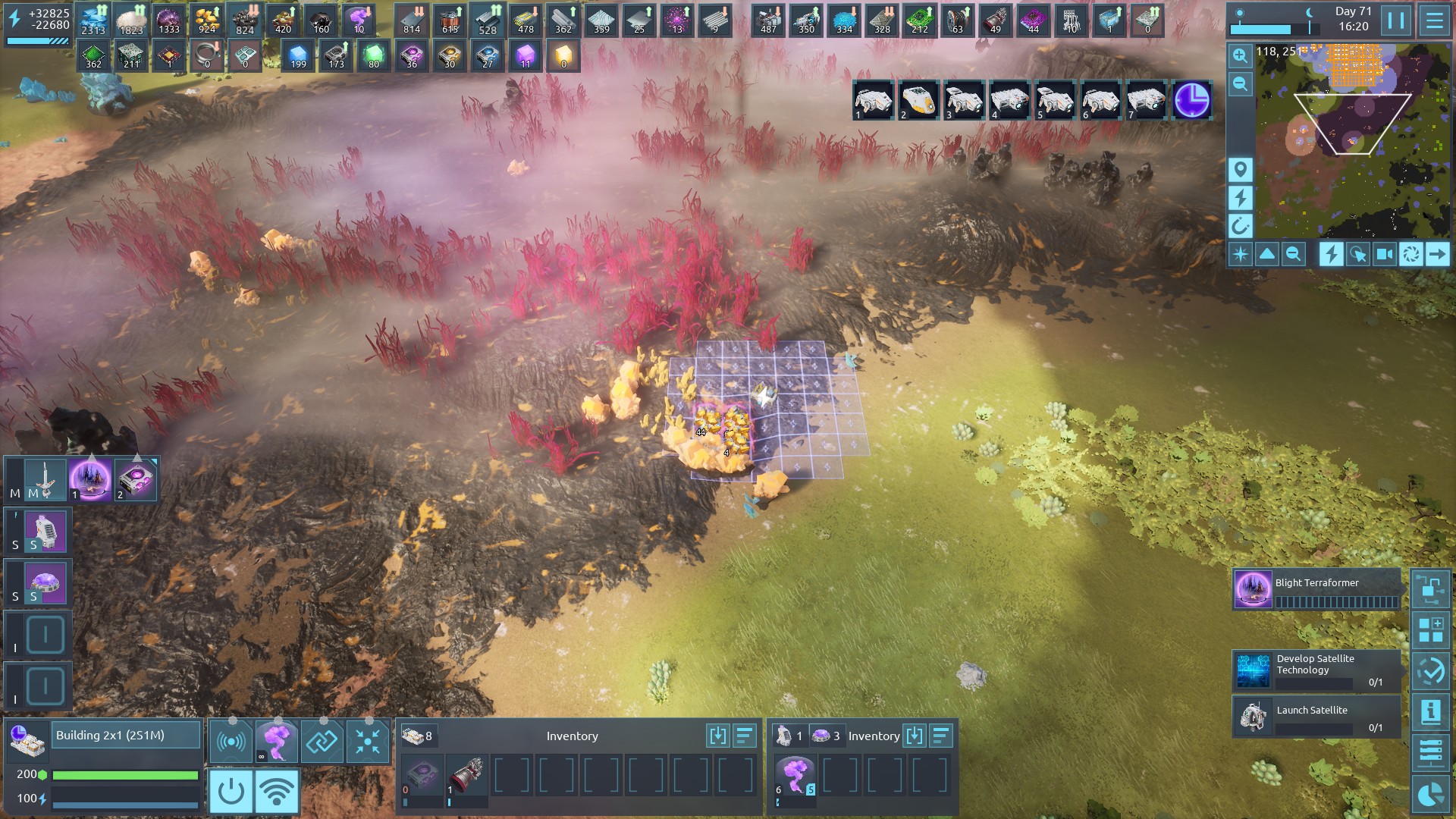
Task: Toggle the building power button
Action: pyautogui.click(x=231, y=792)
